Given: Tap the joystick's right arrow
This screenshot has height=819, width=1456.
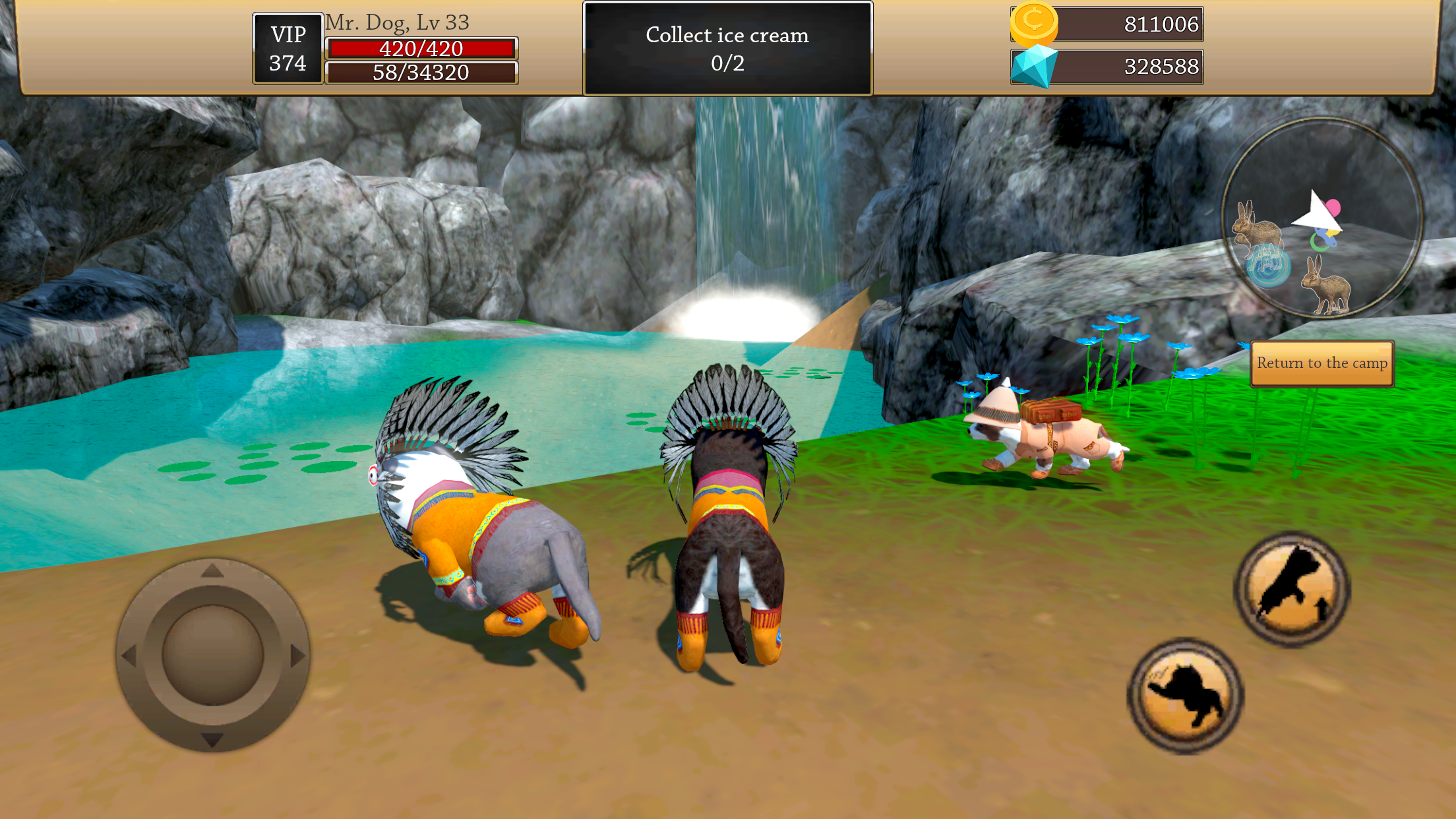Looking at the screenshot, I should (x=297, y=655).
